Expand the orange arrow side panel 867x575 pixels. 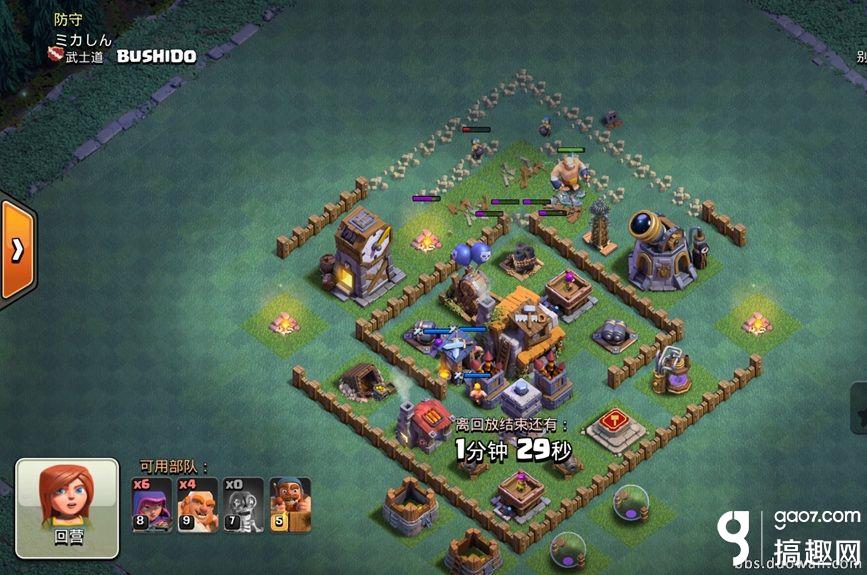click(17, 251)
